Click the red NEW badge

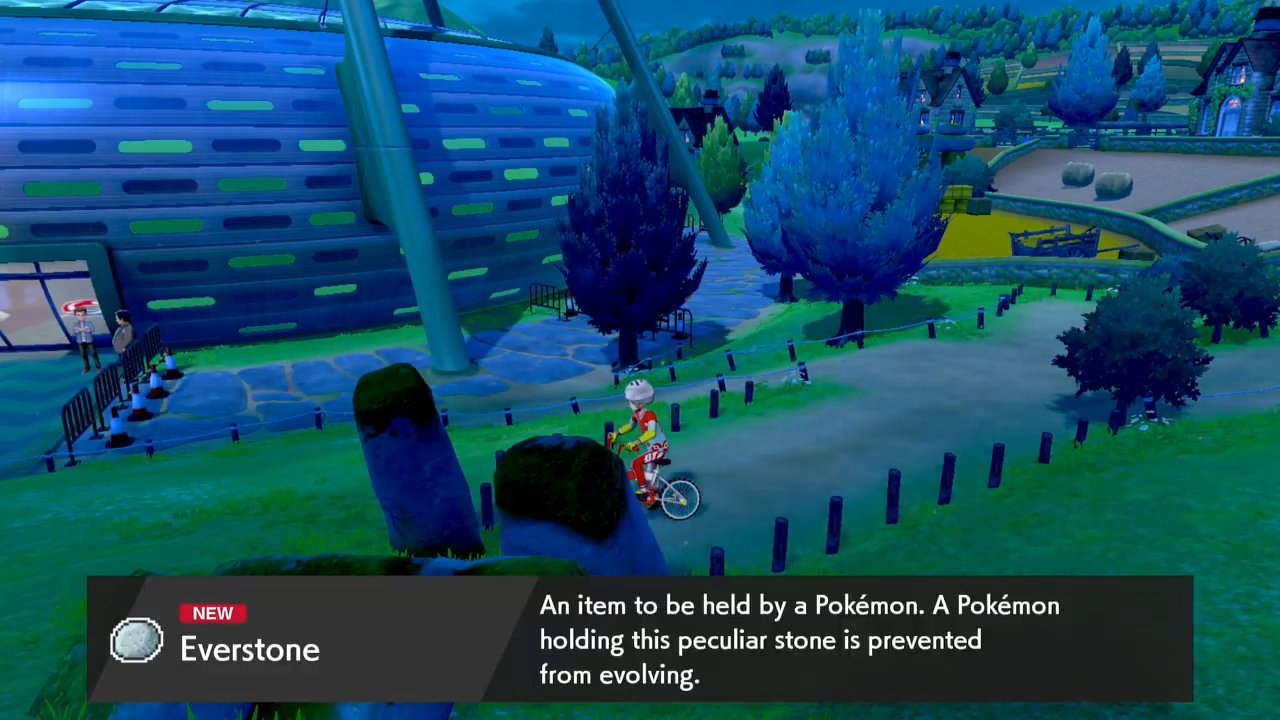click(212, 613)
